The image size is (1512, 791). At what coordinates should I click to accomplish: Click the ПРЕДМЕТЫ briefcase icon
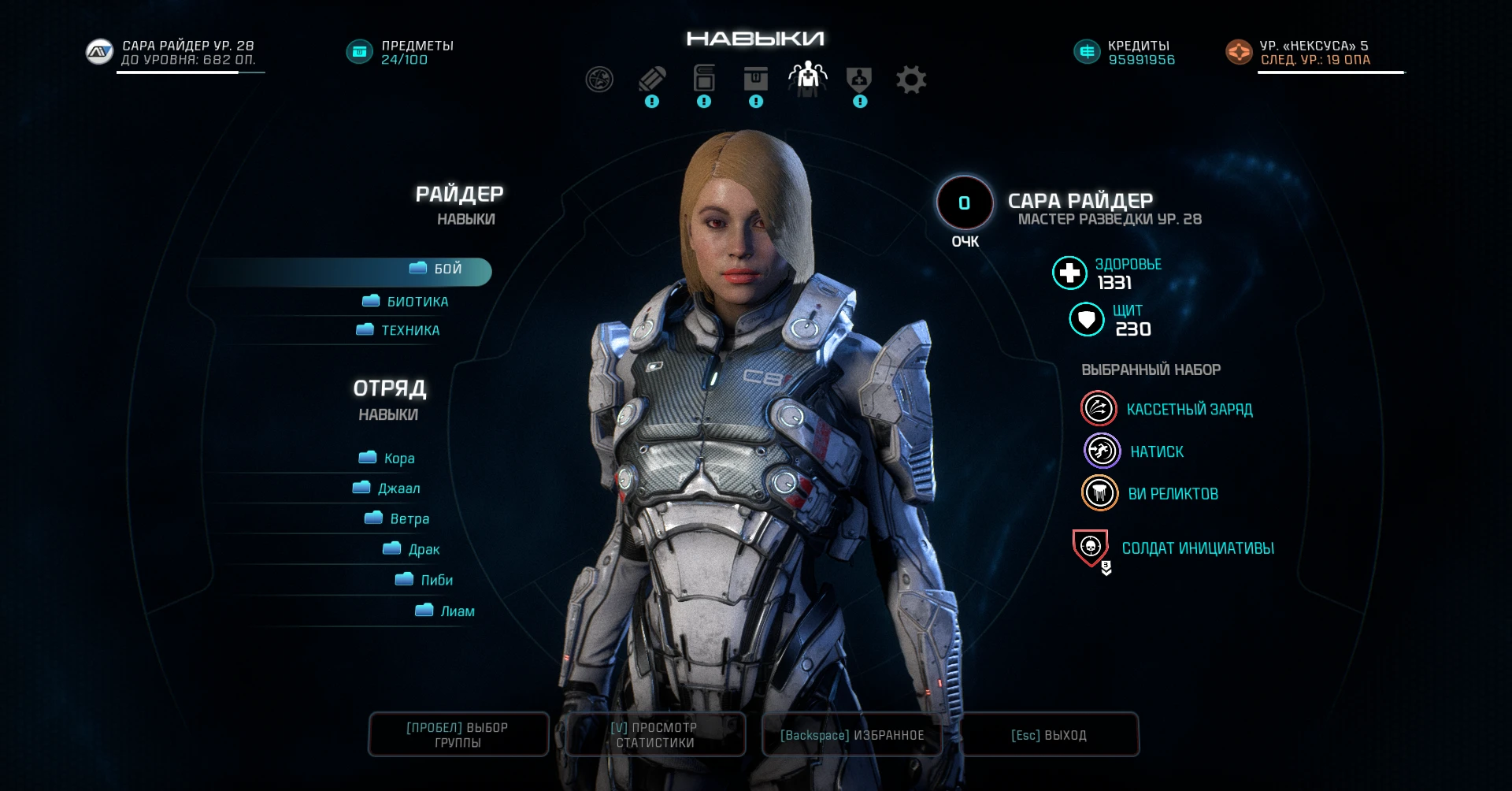[x=359, y=50]
